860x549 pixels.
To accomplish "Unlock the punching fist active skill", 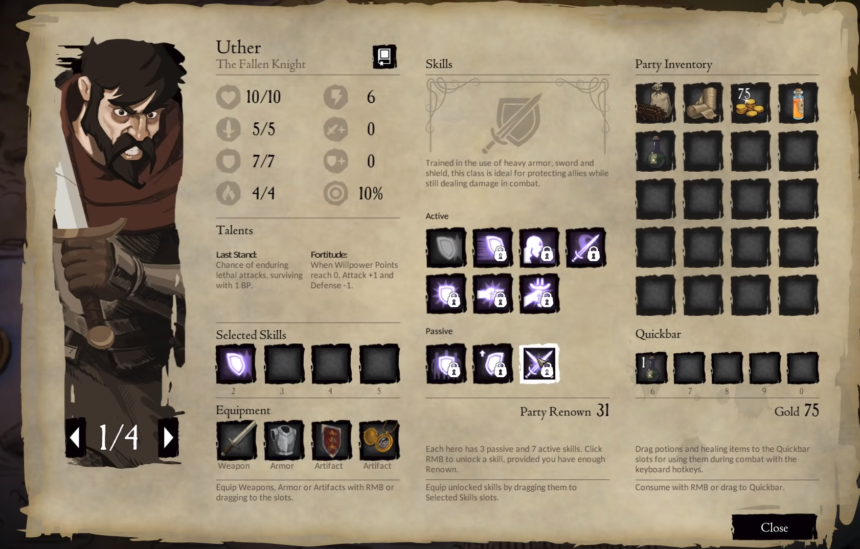I will 492,294.
